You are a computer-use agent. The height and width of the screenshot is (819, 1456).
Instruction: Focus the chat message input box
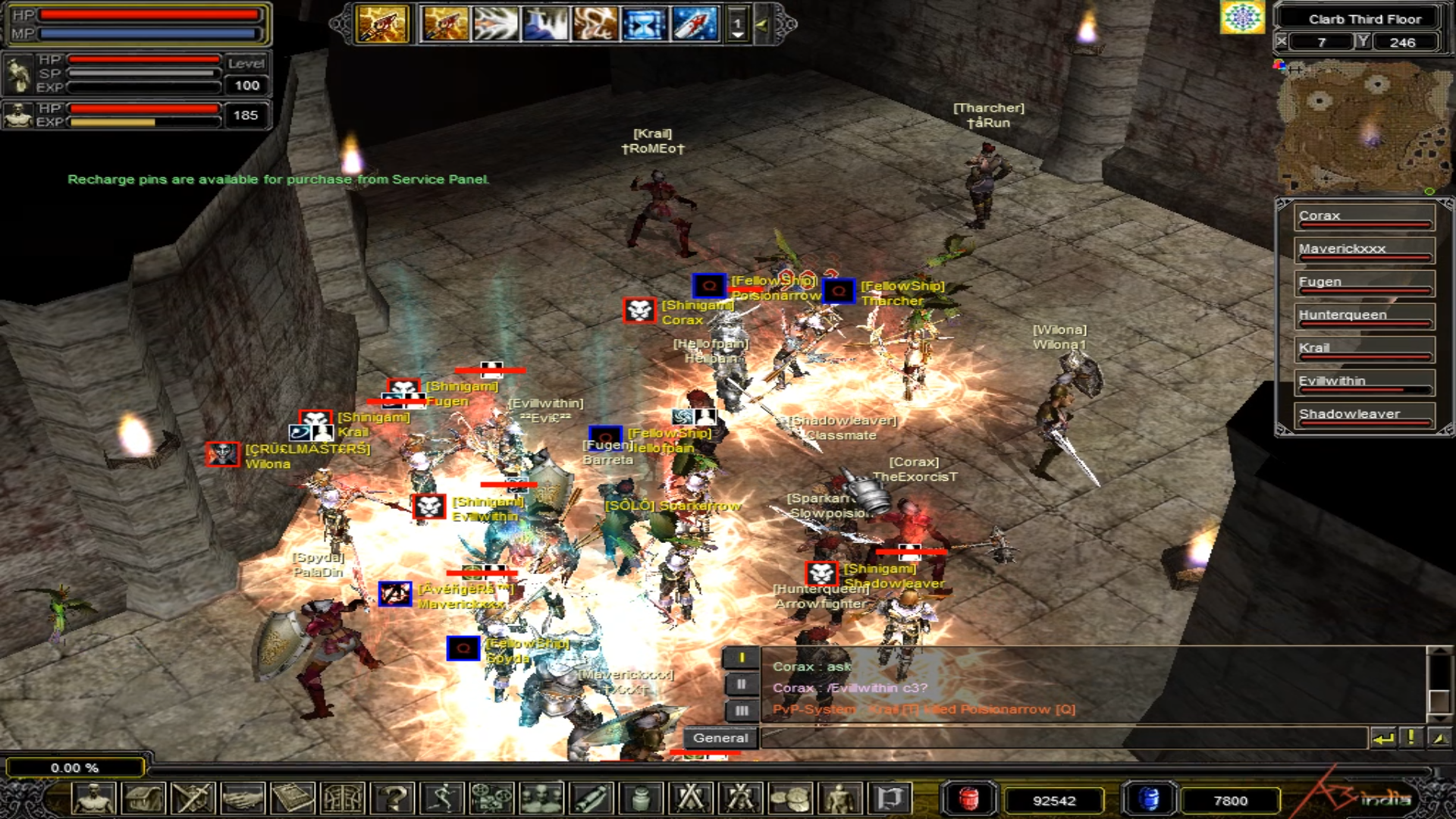(x=1062, y=738)
